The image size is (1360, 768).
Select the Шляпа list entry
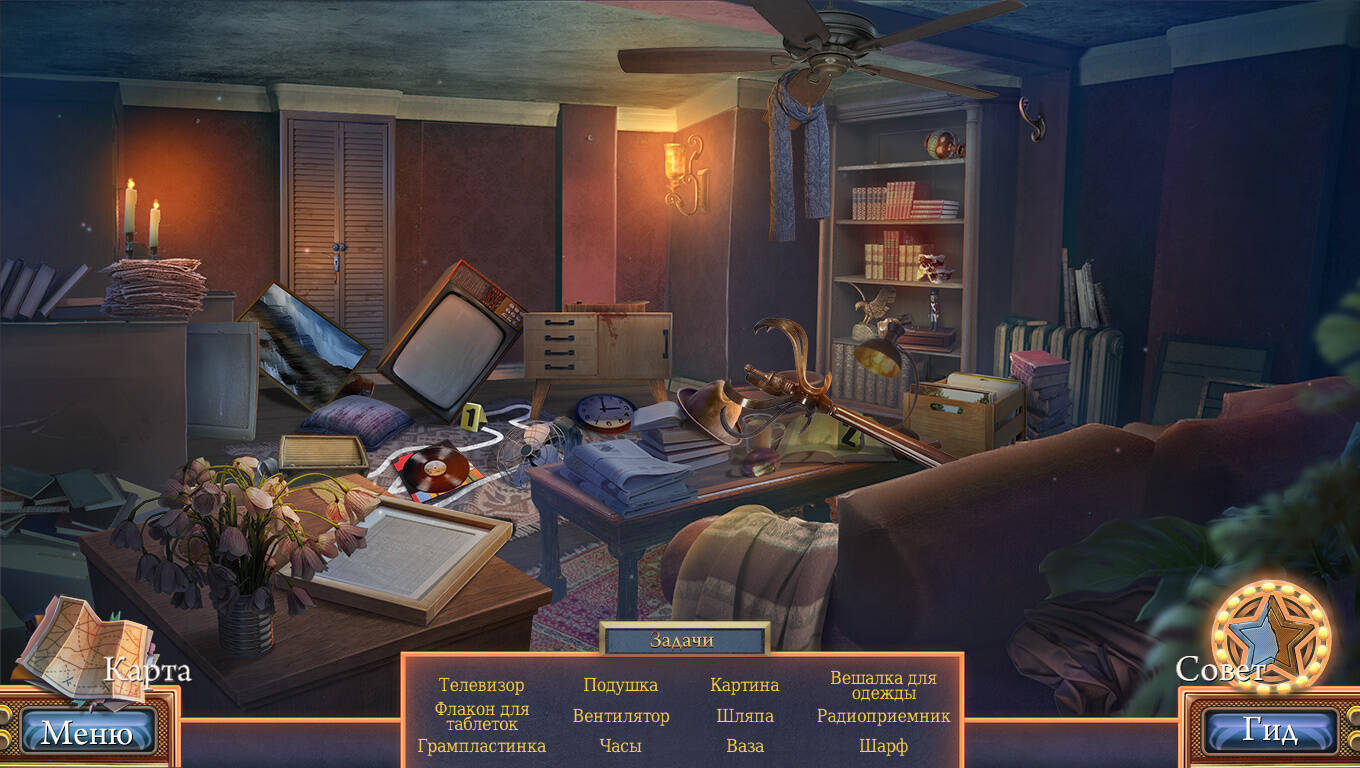coord(744,716)
